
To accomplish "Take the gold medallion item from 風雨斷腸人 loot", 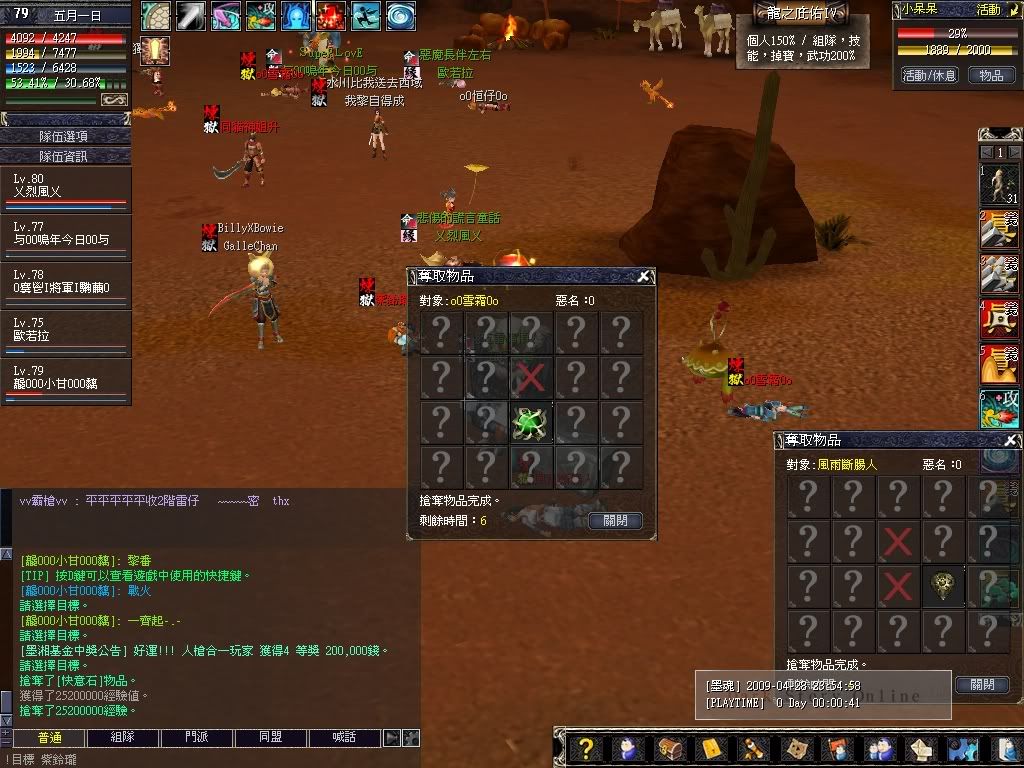I will pos(943,587).
